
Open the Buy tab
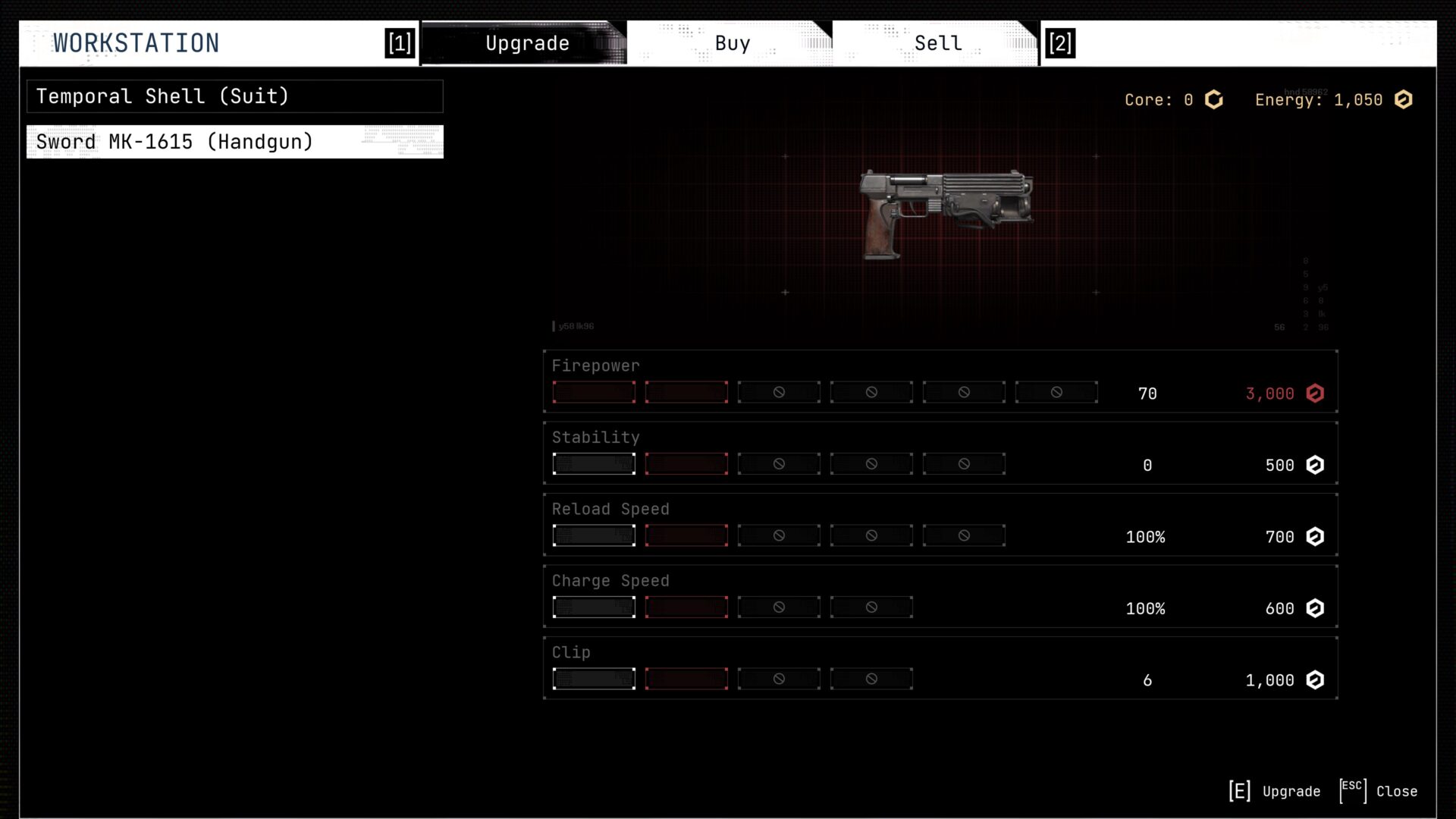pos(732,43)
